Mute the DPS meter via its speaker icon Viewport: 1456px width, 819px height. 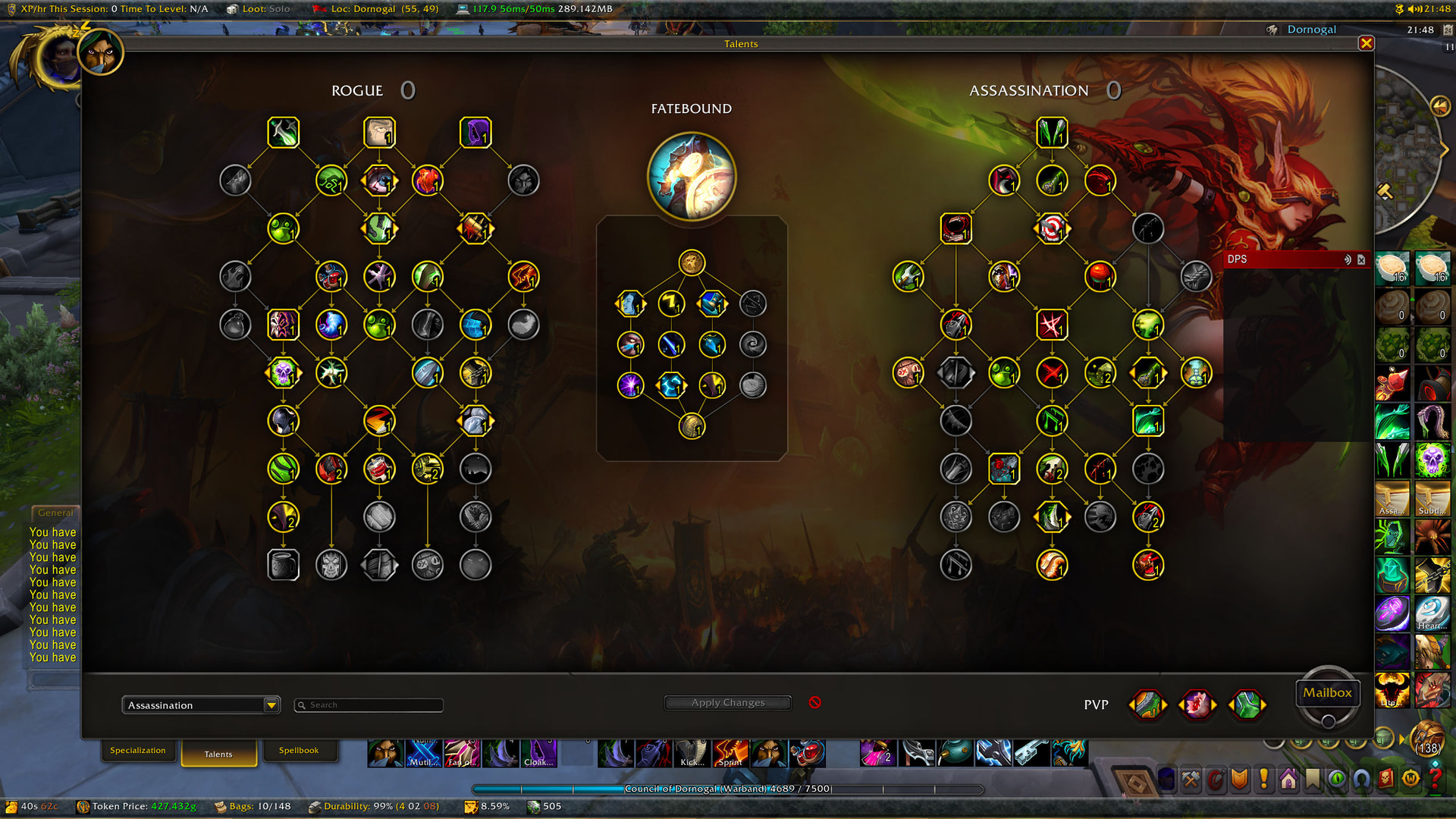pos(1348,259)
